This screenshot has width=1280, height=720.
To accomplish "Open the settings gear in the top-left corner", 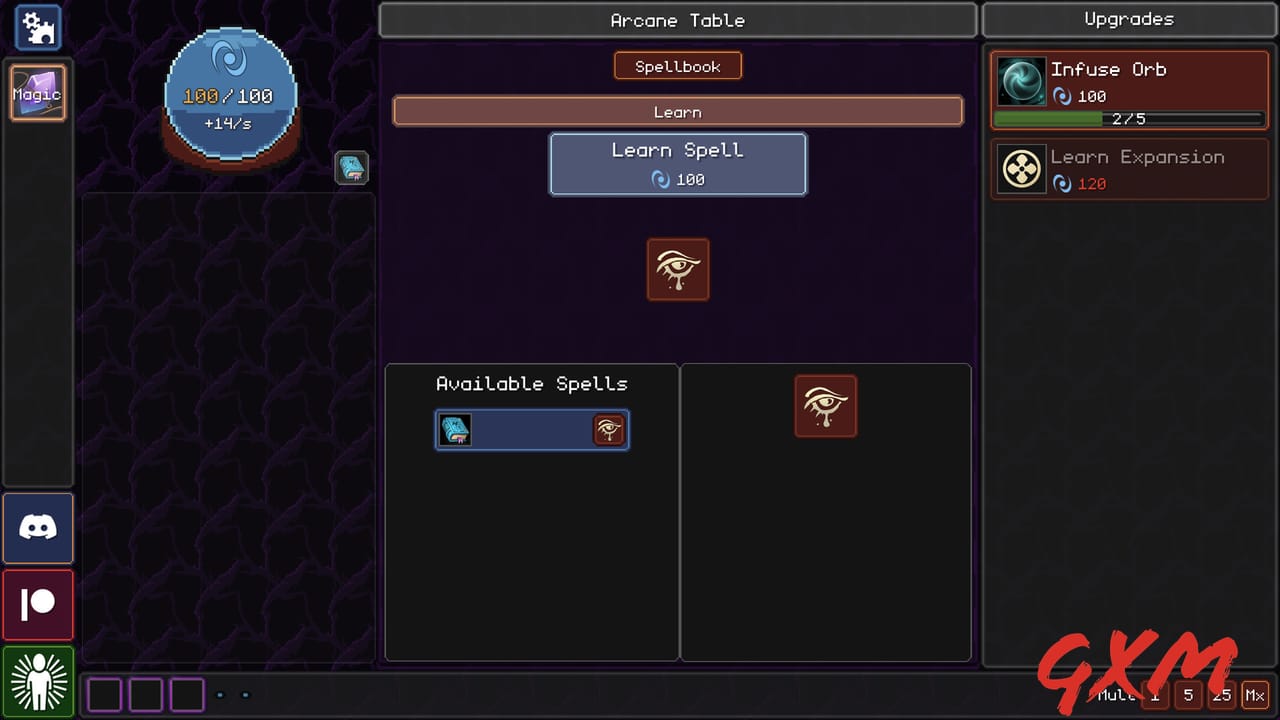I will [36, 27].
